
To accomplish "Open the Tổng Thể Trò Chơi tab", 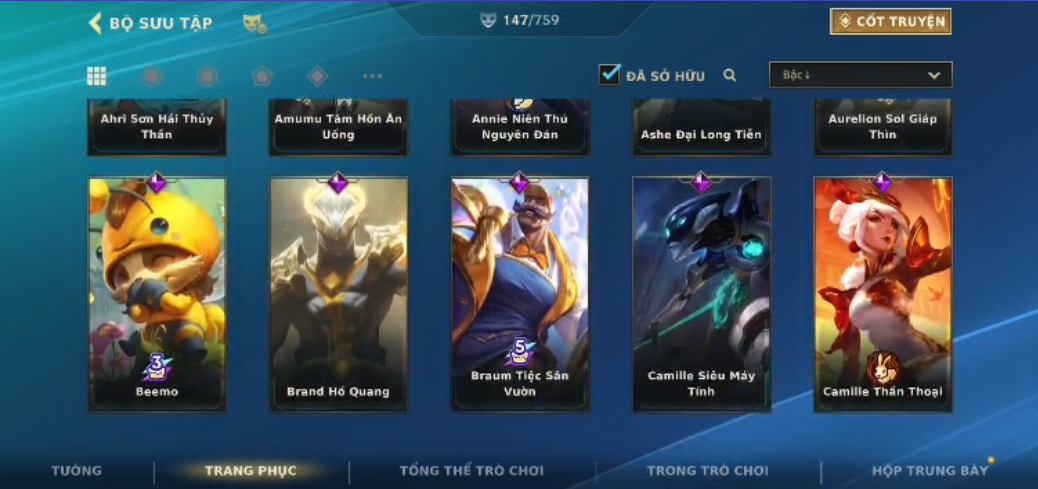I will click(471, 471).
